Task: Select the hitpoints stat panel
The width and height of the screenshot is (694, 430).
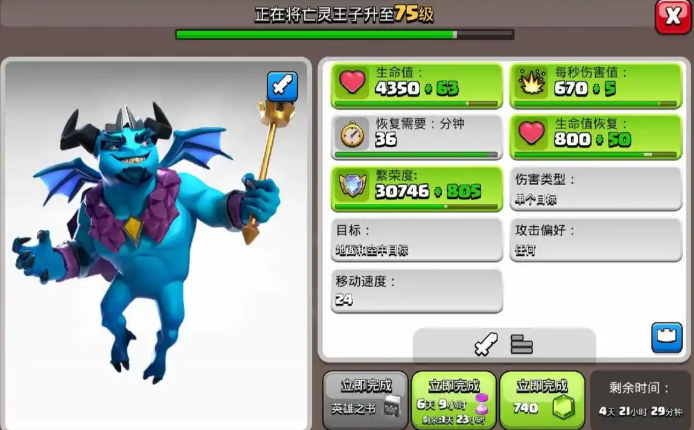Action: point(417,85)
